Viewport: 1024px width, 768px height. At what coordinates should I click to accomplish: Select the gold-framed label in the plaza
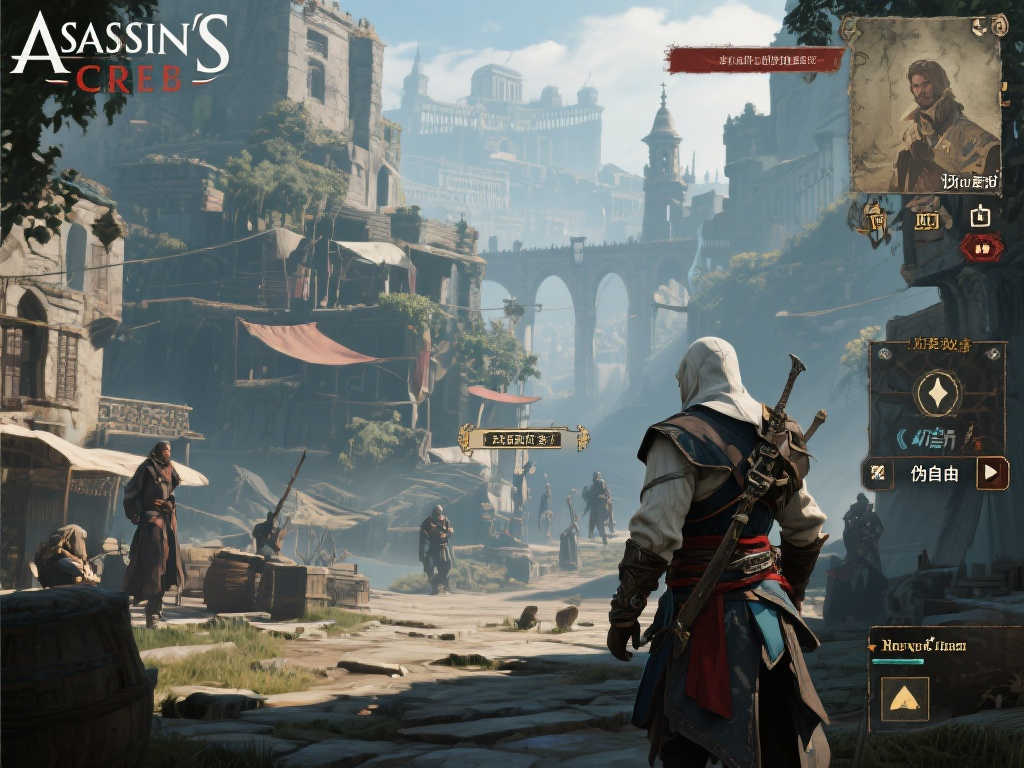click(x=523, y=438)
